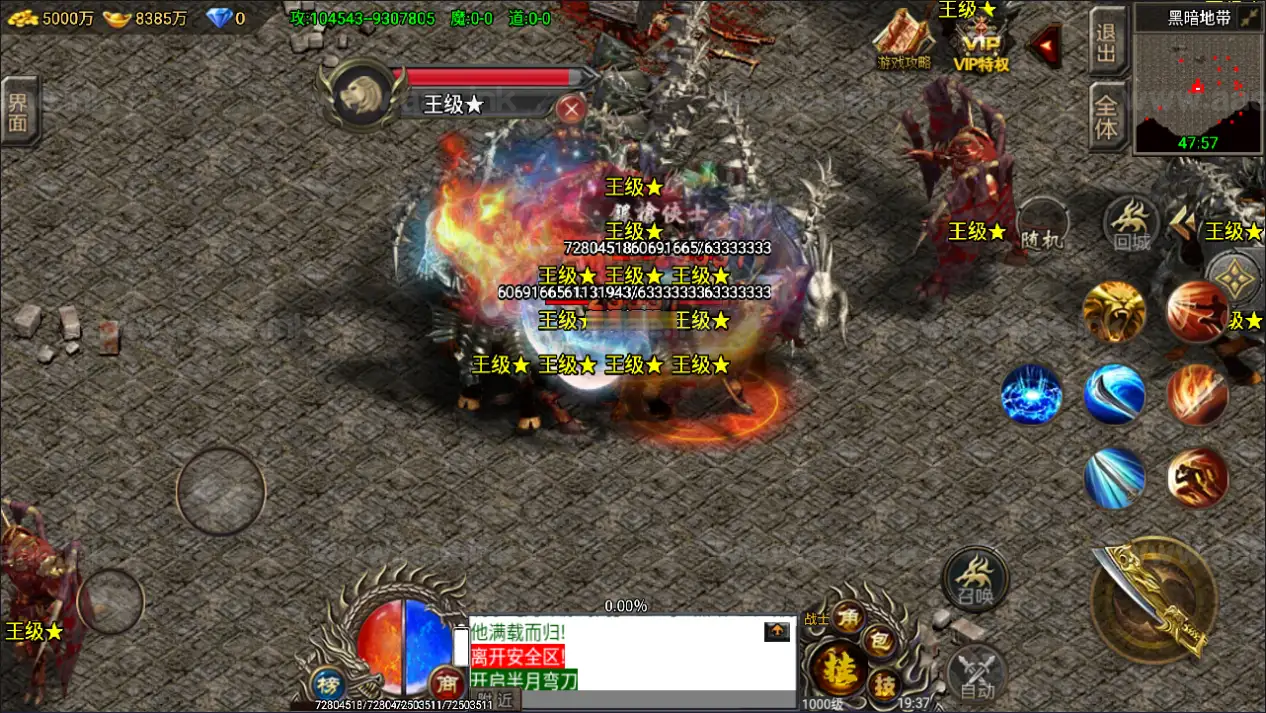The image size is (1266, 713).
Task: Open the 包 bag inventory
Action: (880, 642)
